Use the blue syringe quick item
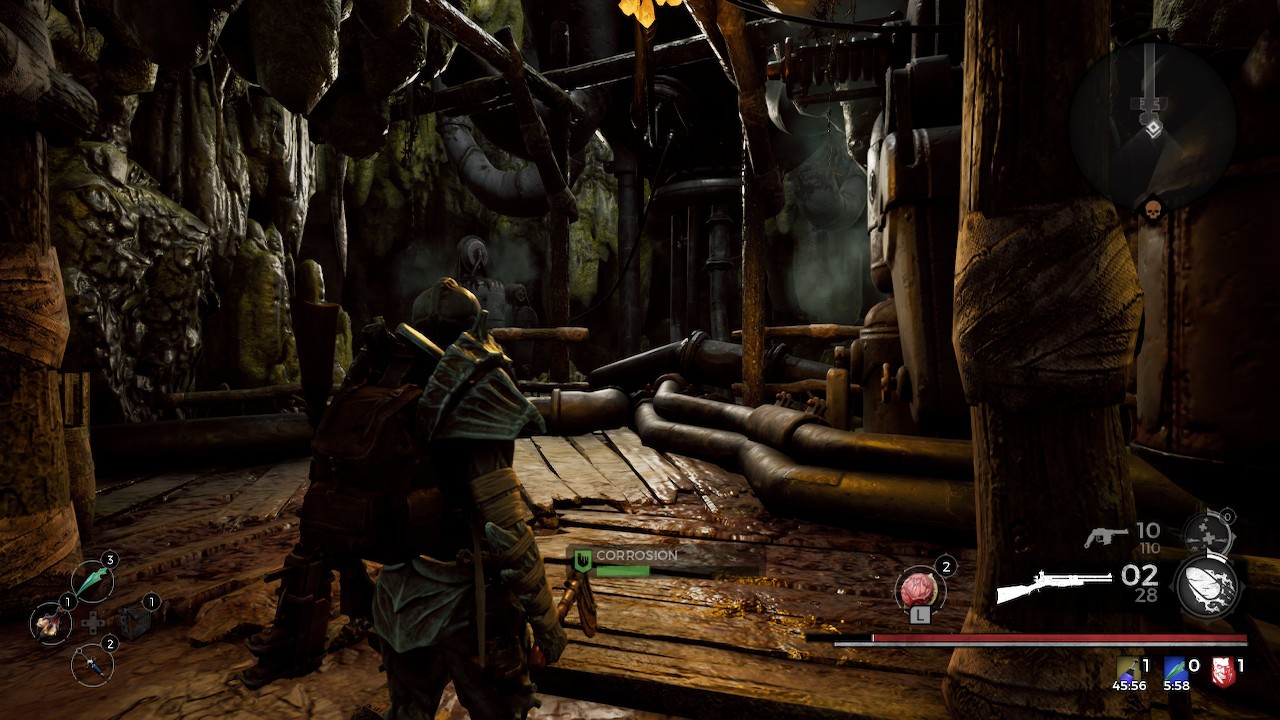The height and width of the screenshot is (720, 1280). pos(92,663)
